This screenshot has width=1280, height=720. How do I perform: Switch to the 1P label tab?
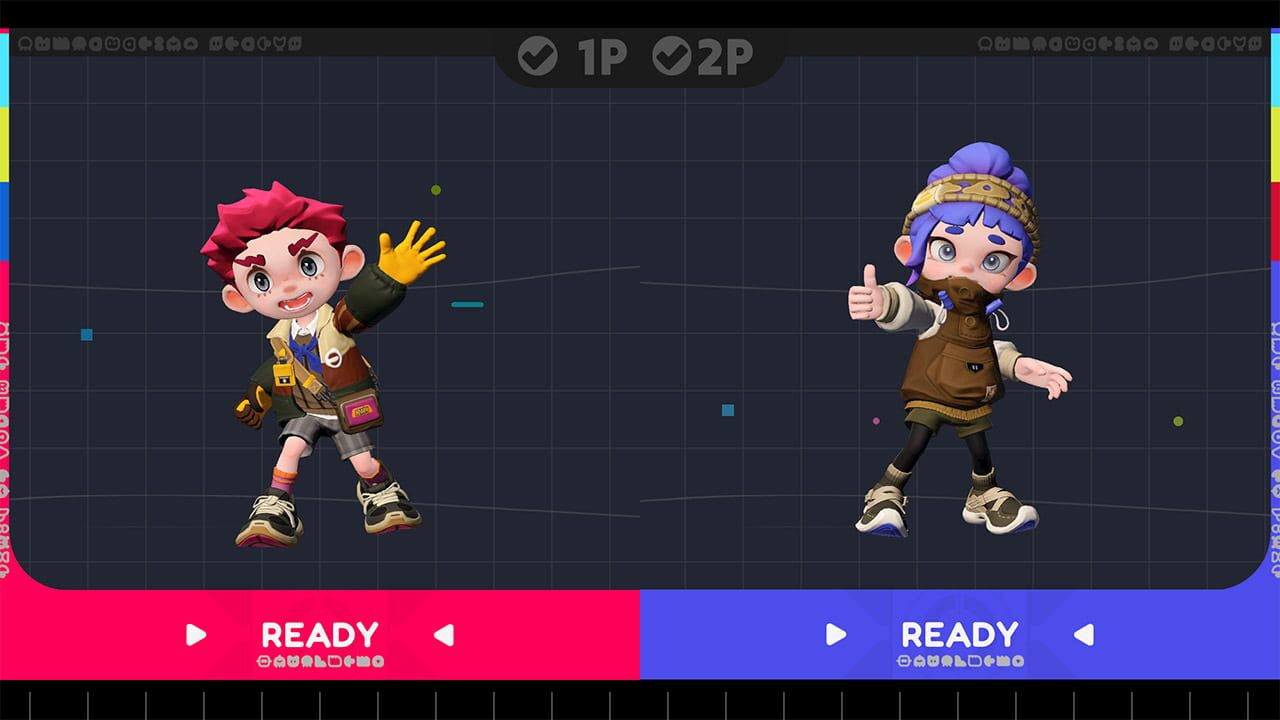click(x=600, y=57)
